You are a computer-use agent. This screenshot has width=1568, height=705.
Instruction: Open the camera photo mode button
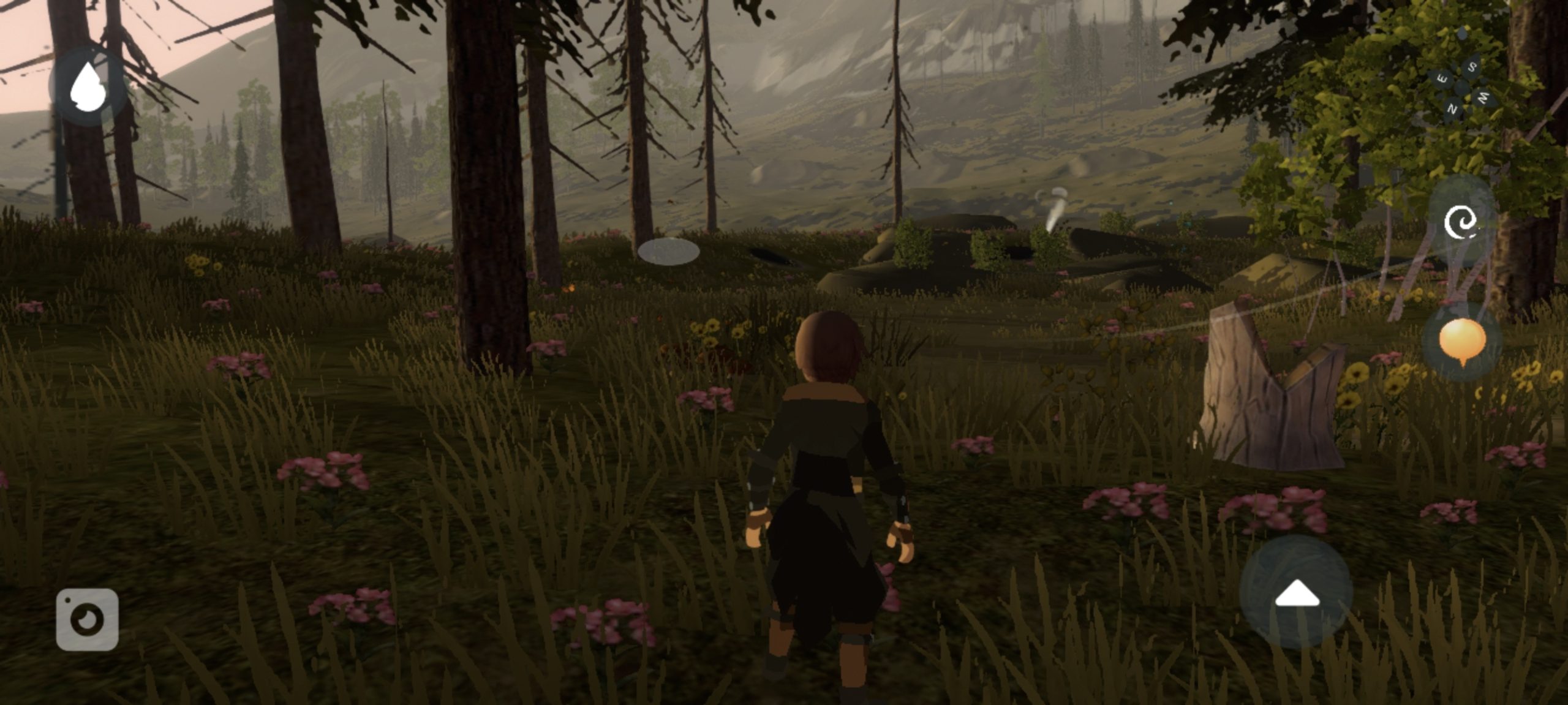point(87,619)
